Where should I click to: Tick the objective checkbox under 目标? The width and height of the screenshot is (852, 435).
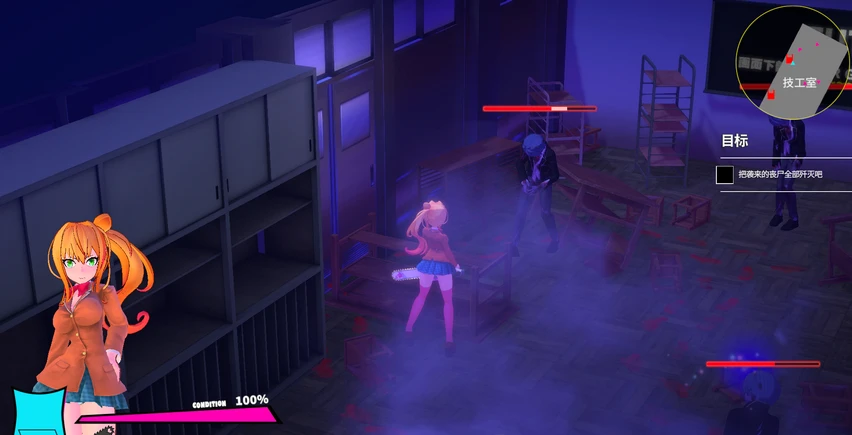click(x=726, y=175)
